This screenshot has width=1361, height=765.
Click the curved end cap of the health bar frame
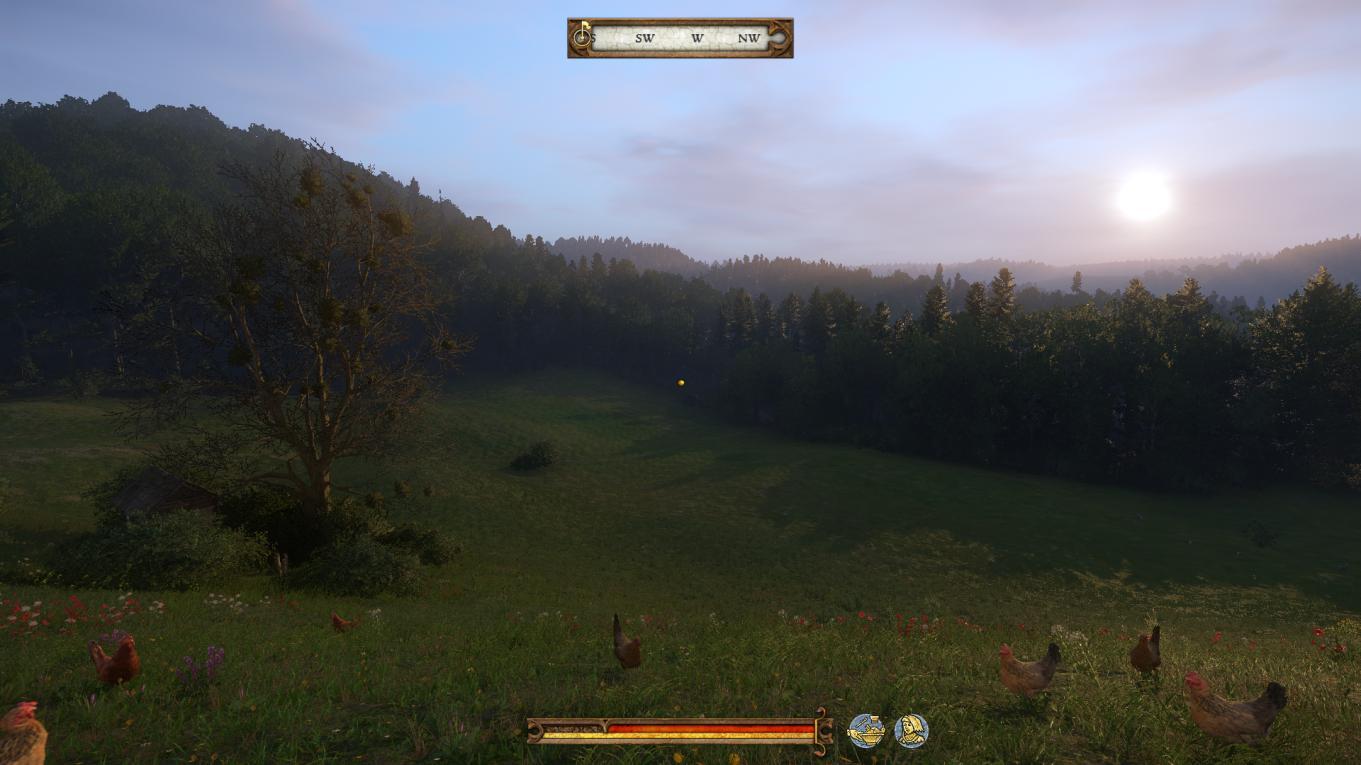click(x=534, y=731)
